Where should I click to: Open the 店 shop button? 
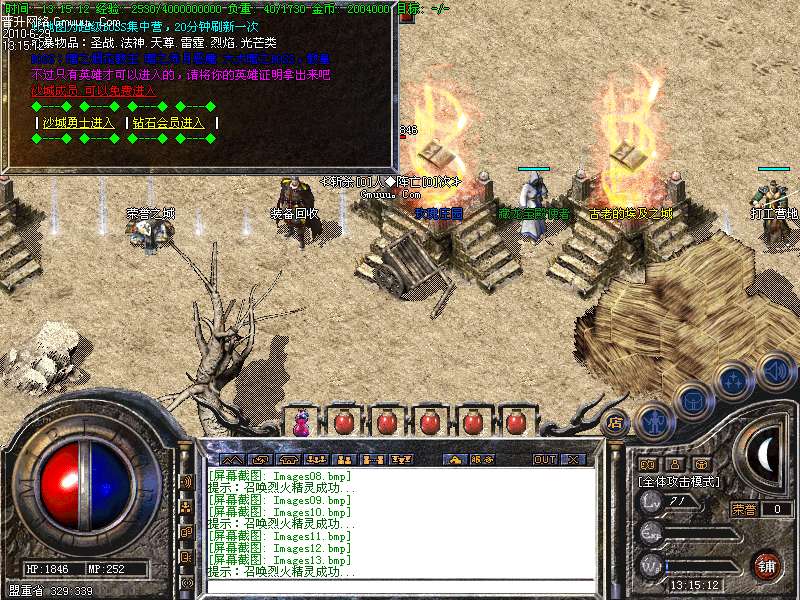pos(614,422)
